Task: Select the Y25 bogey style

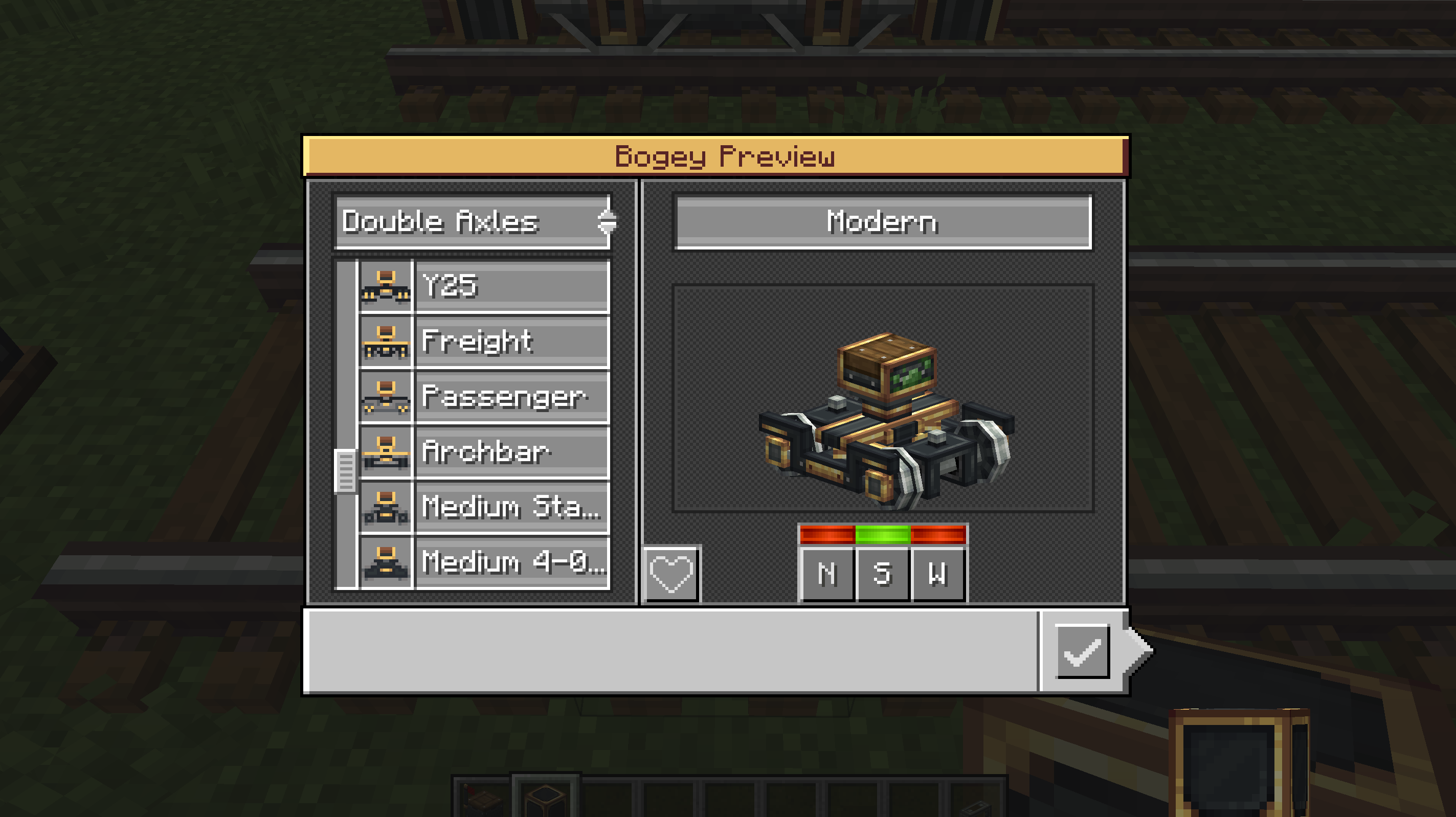Action: (511, 286)
